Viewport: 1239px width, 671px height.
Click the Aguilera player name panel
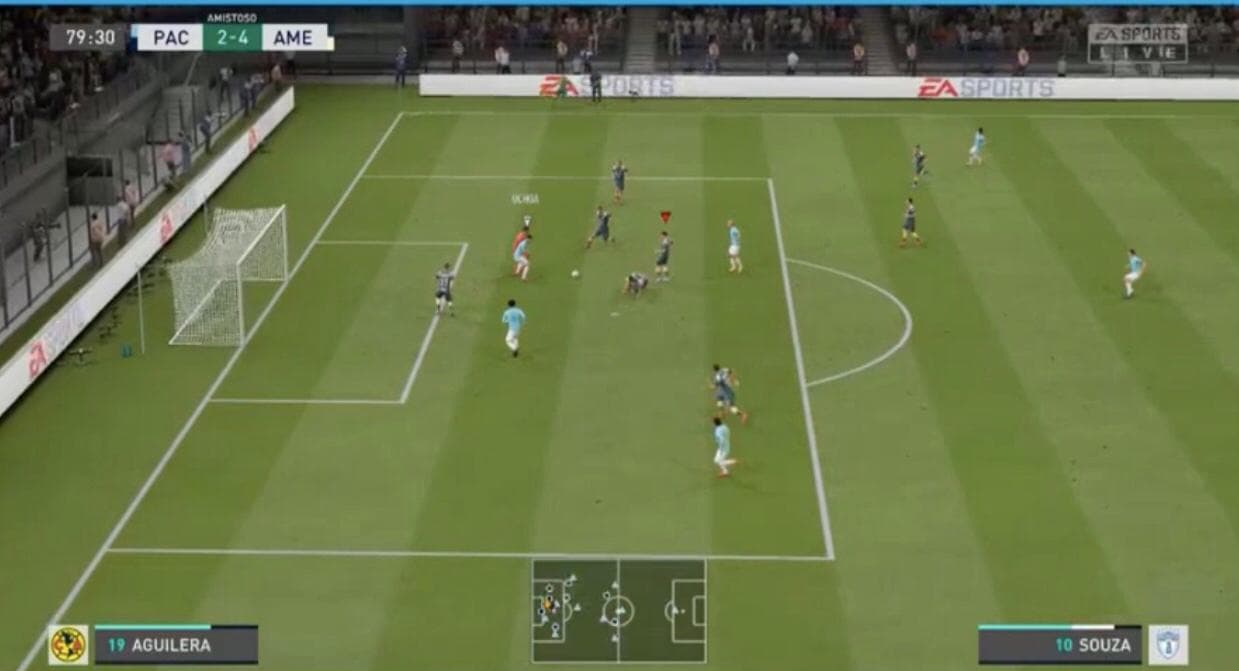[176, 645]
